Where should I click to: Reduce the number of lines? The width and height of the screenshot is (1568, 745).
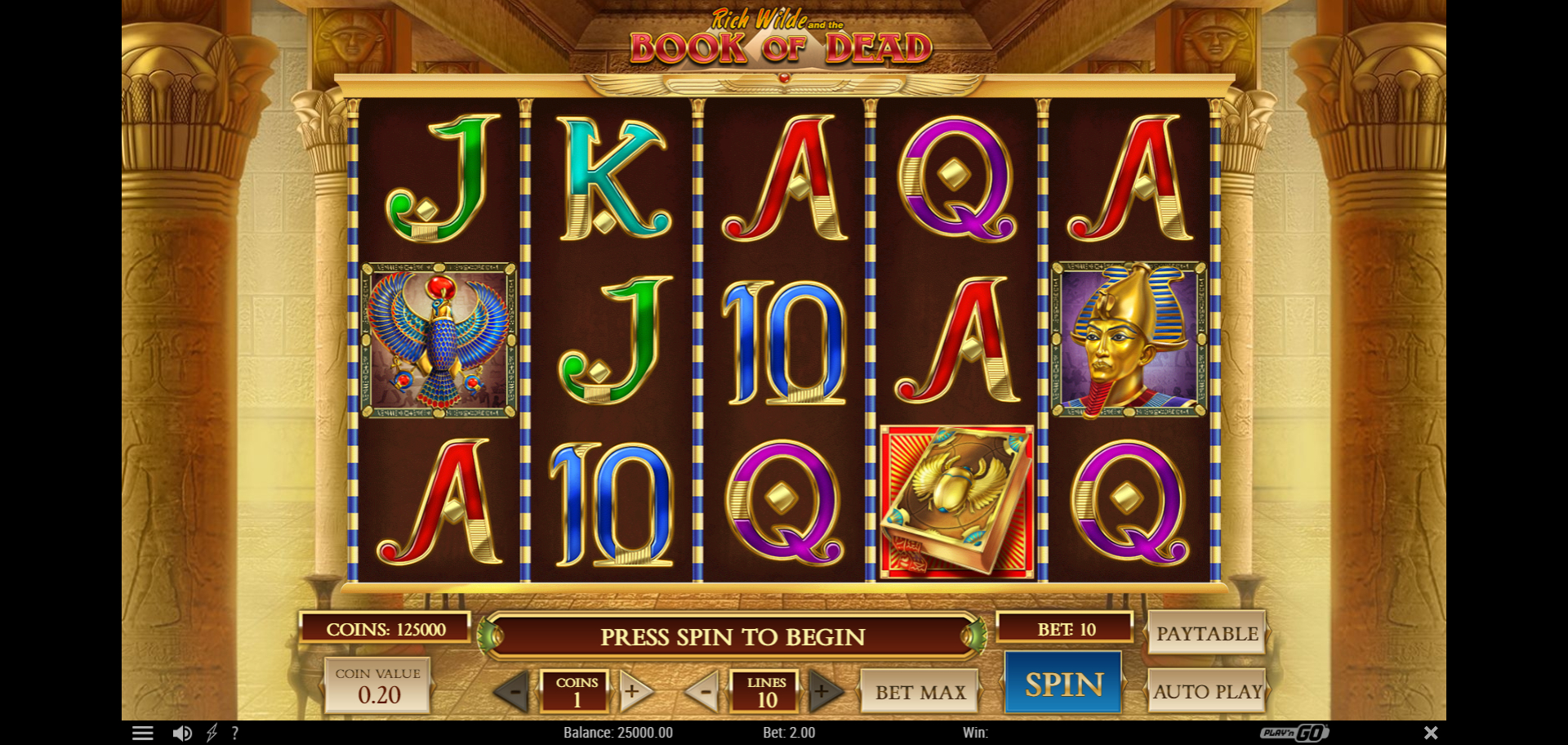pyautogui.click(x=703, y=692)
